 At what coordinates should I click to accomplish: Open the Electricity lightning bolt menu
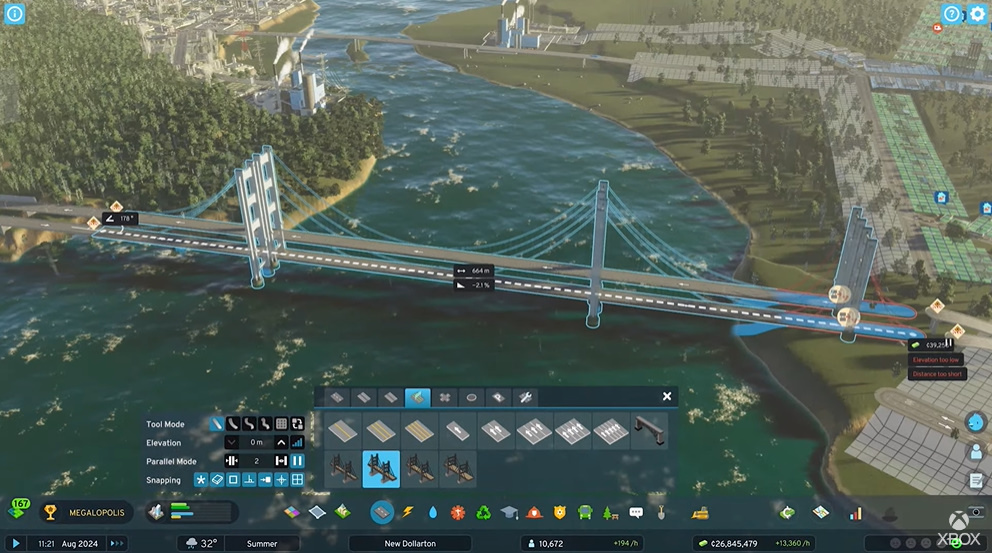tap(408, 513)
